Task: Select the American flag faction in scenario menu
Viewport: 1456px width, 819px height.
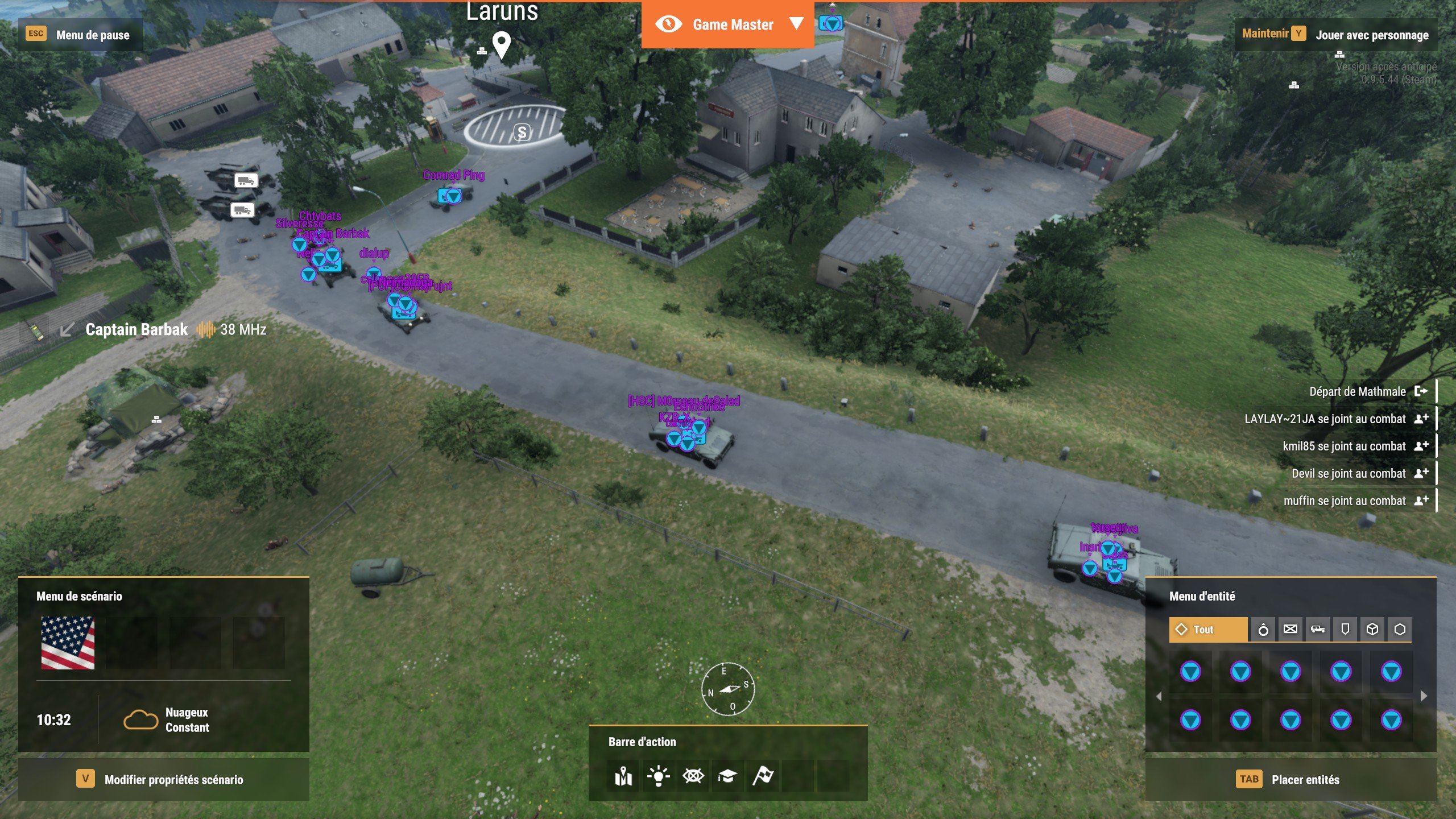Action: click(x=68, y=643)
